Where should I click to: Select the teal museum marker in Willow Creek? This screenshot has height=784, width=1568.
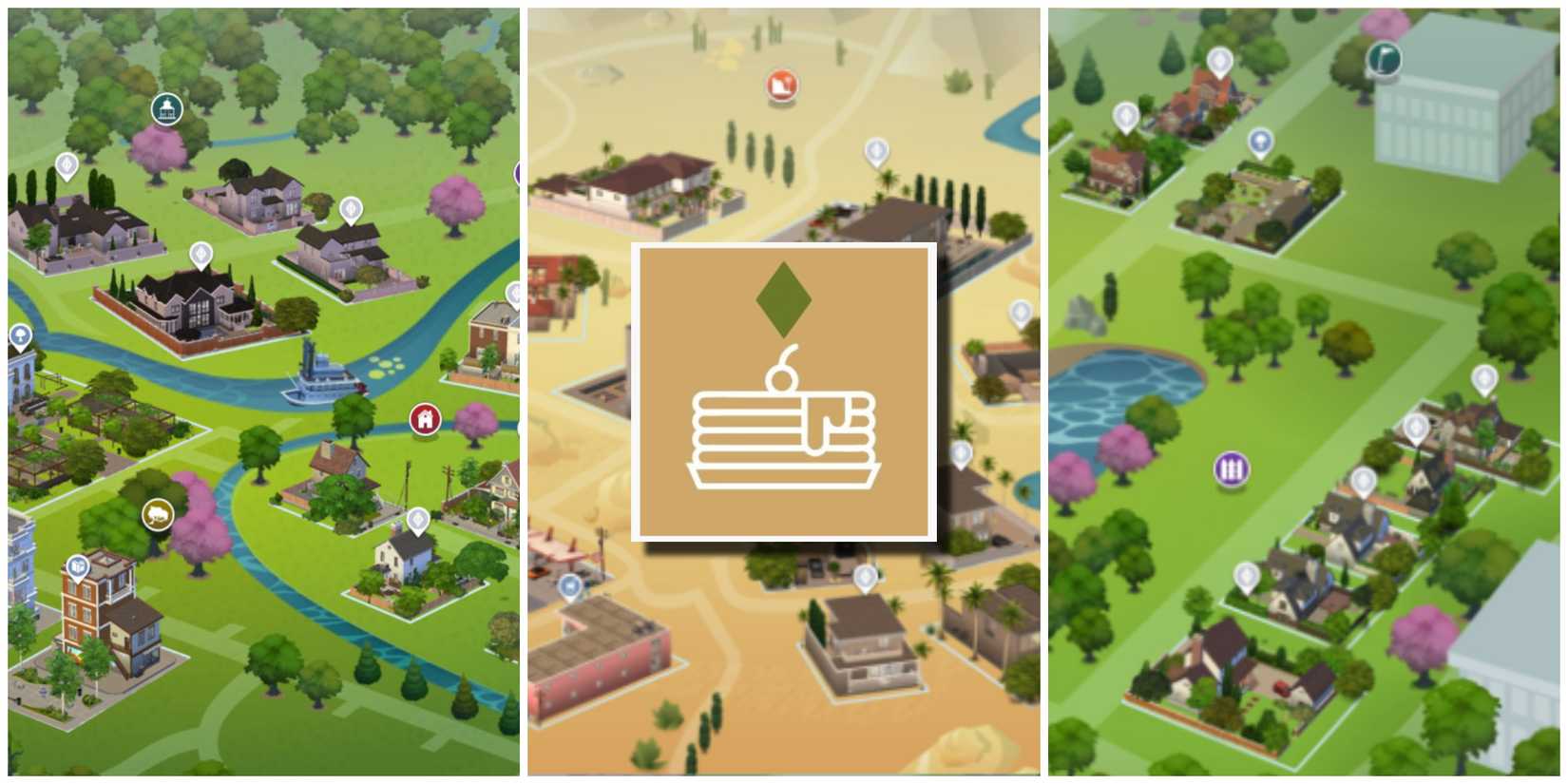[166, 107]
